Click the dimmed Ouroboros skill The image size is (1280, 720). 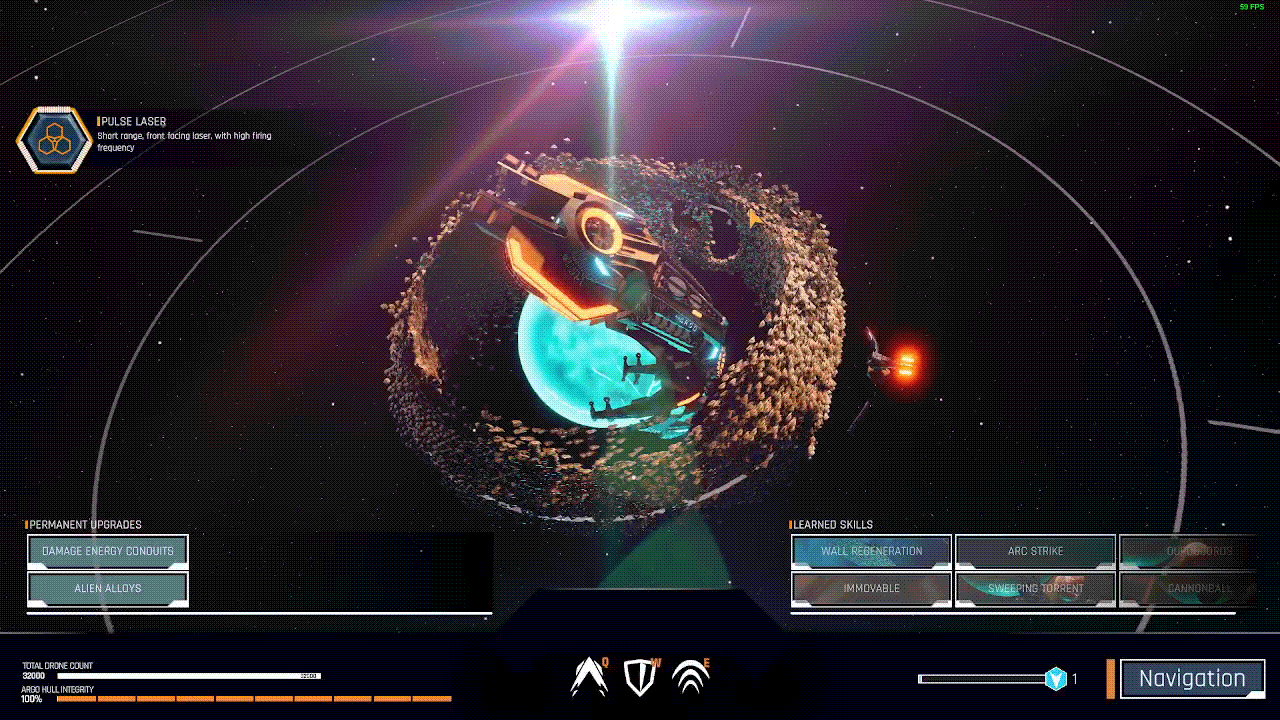pos(1198,551)
